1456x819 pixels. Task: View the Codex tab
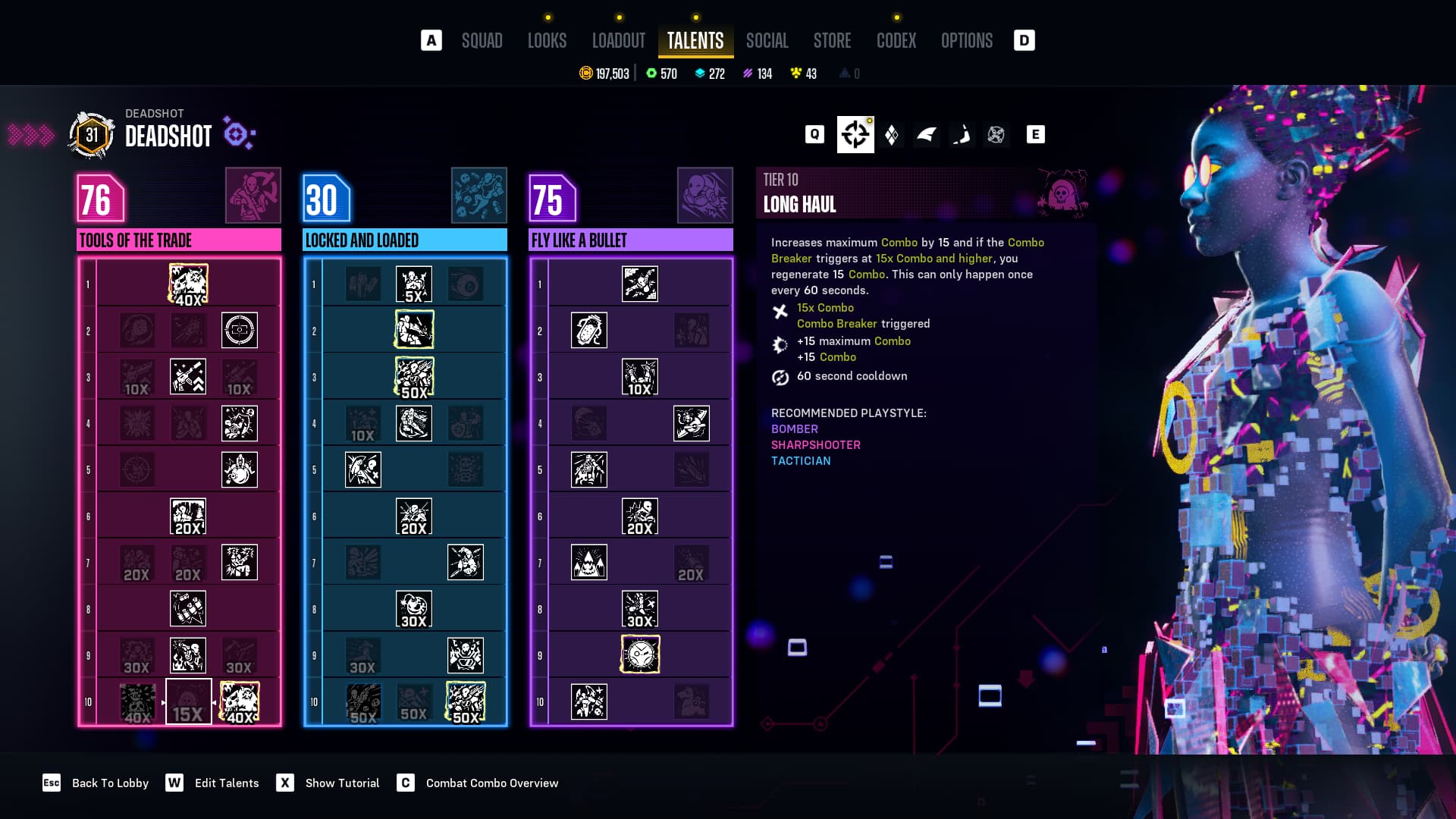(x=896, y=41)
